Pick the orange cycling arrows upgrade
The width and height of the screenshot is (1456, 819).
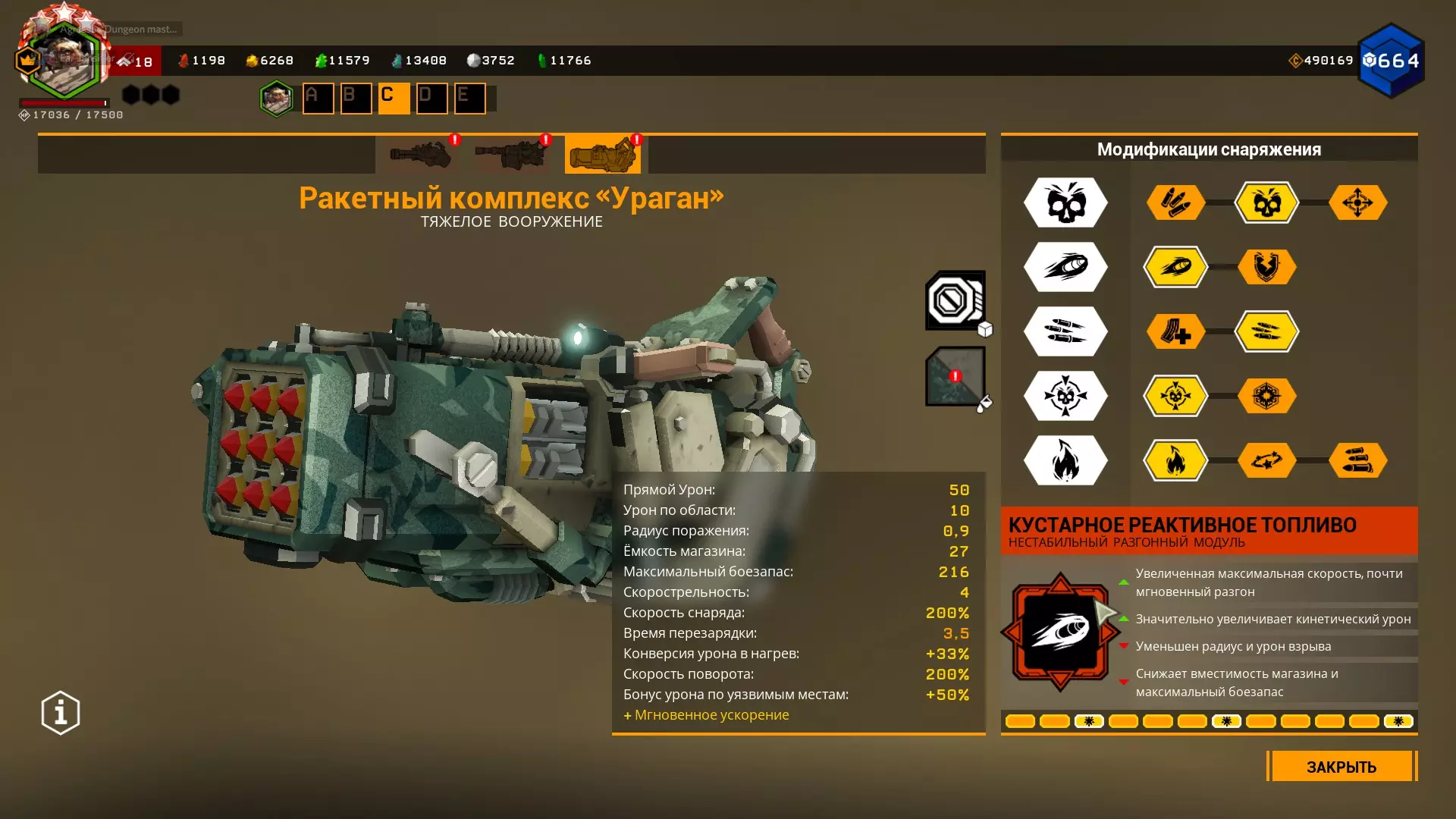(1266, 460)
